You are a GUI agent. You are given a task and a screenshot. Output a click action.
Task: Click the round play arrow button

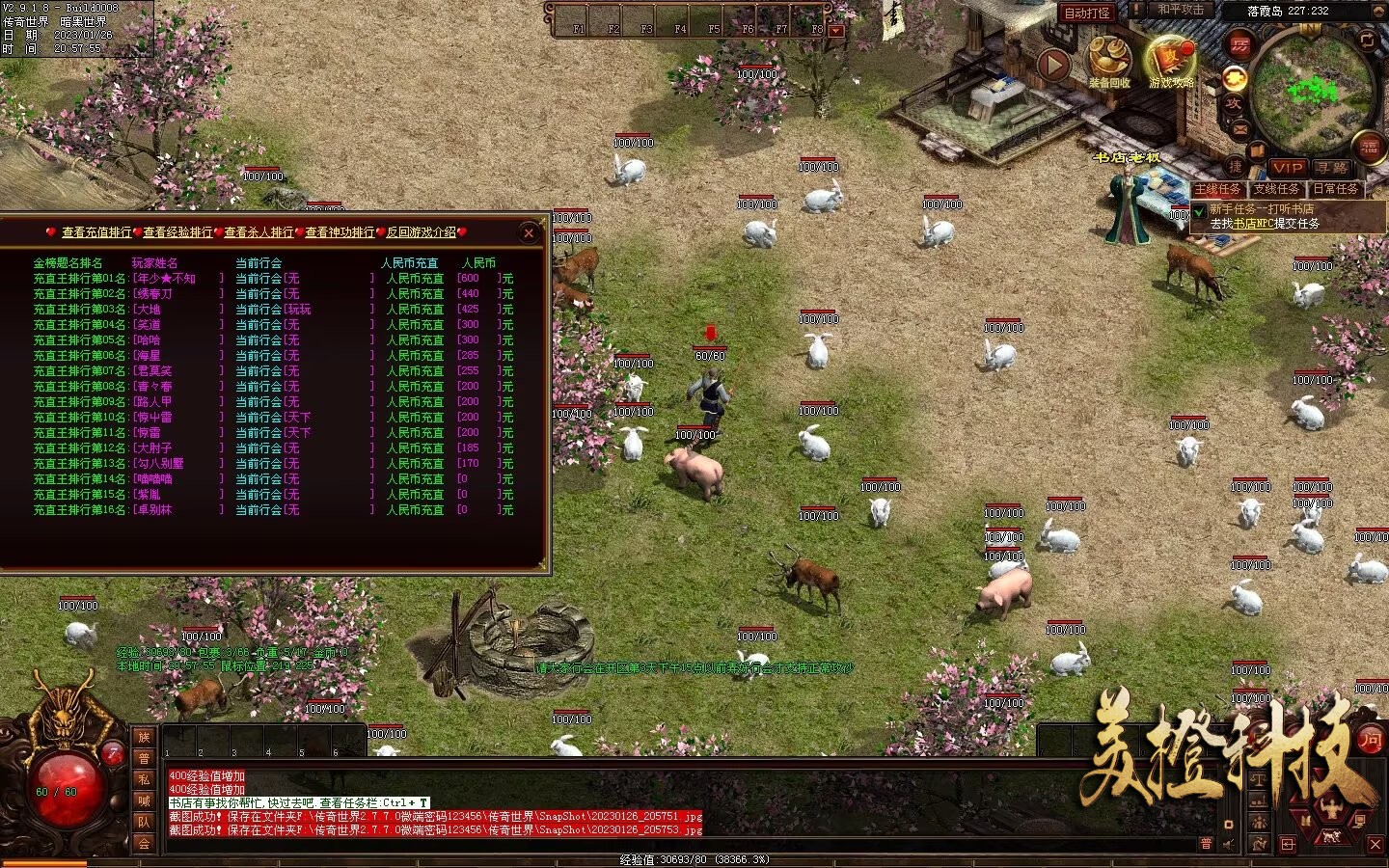click(x=1053, y=65)
